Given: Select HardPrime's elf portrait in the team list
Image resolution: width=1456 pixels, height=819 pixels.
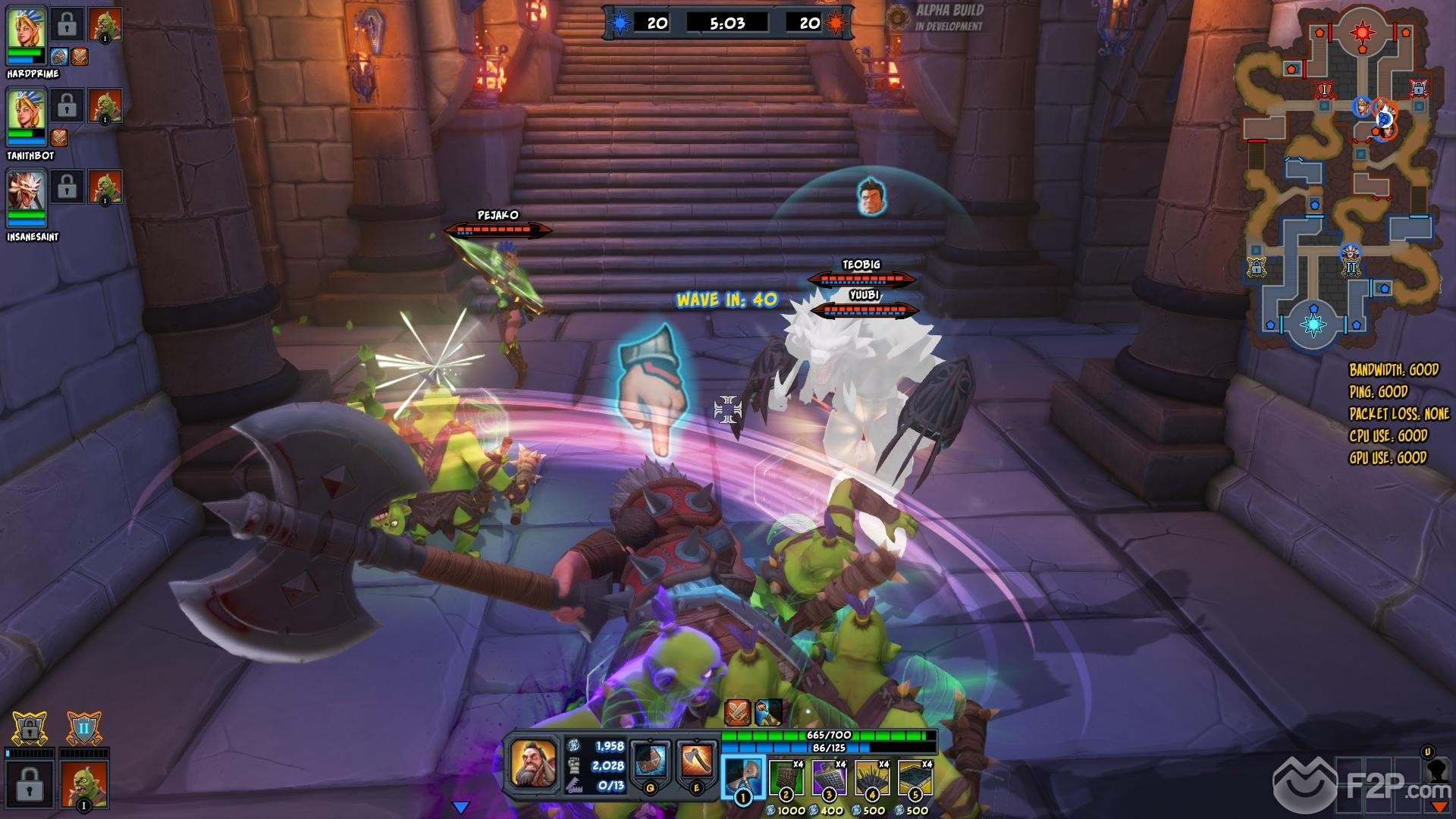Looking at the screenshot, I should pos(27,29).
